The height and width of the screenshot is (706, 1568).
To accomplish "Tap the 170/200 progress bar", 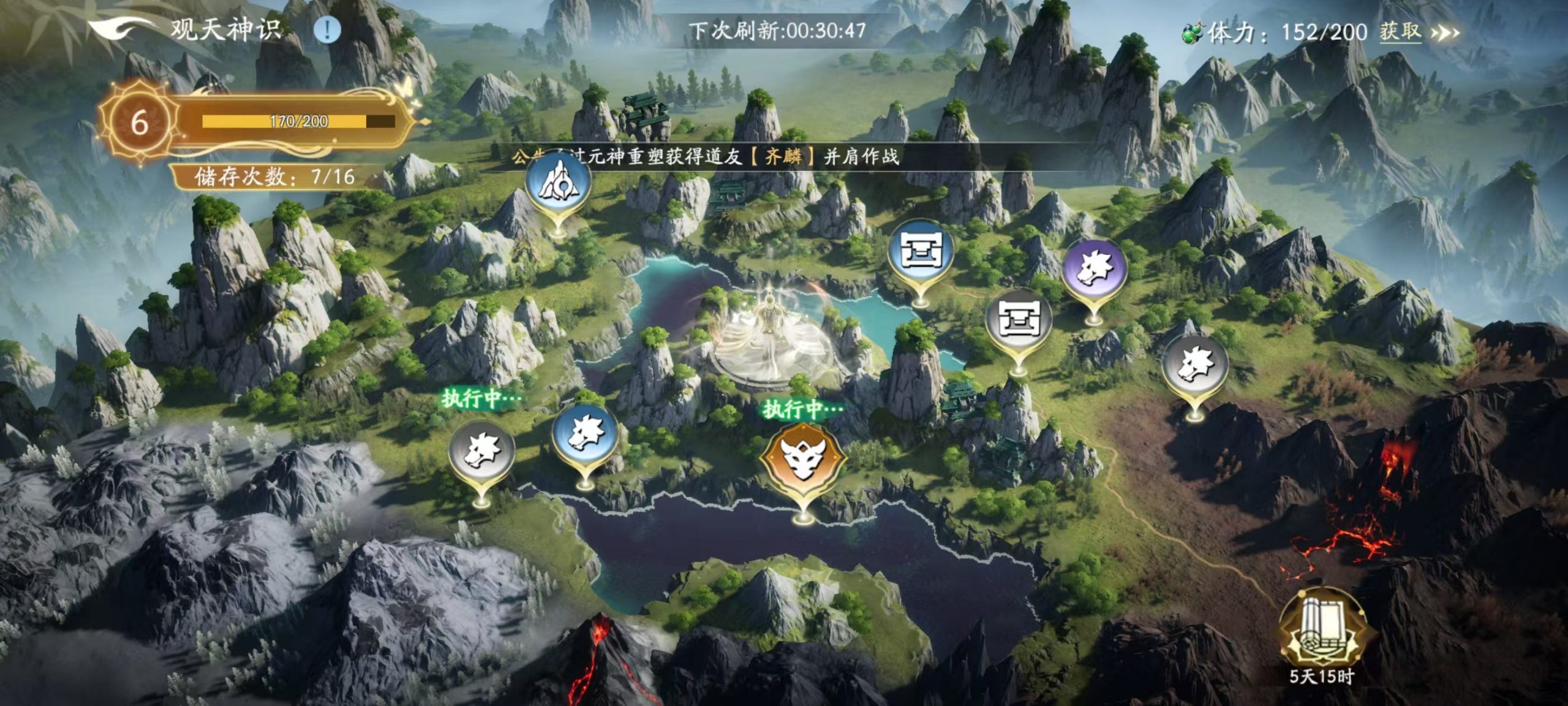I will (x=288, y=121).
